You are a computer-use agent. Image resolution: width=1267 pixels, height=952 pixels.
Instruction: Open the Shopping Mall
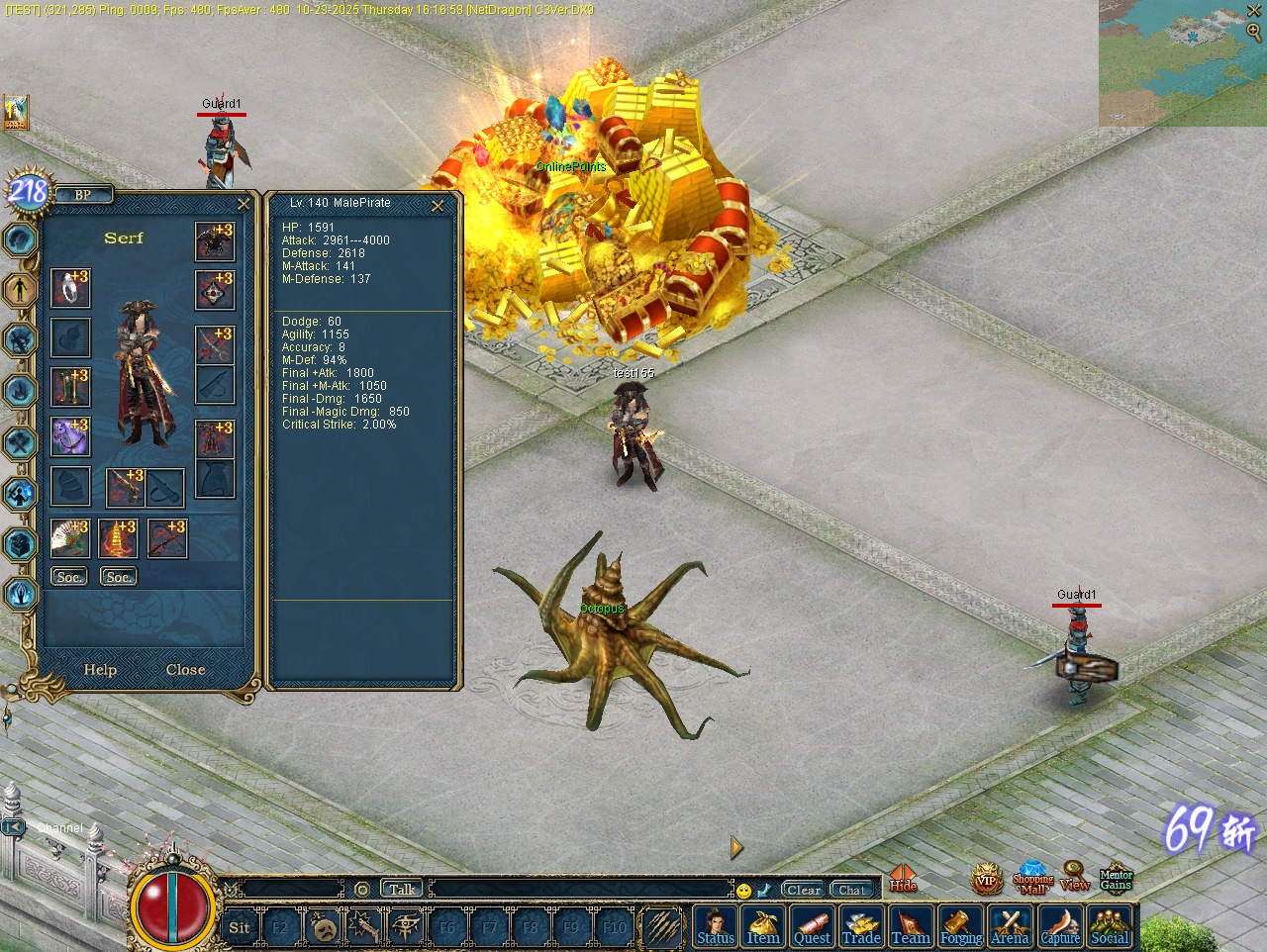point(1032,878)
